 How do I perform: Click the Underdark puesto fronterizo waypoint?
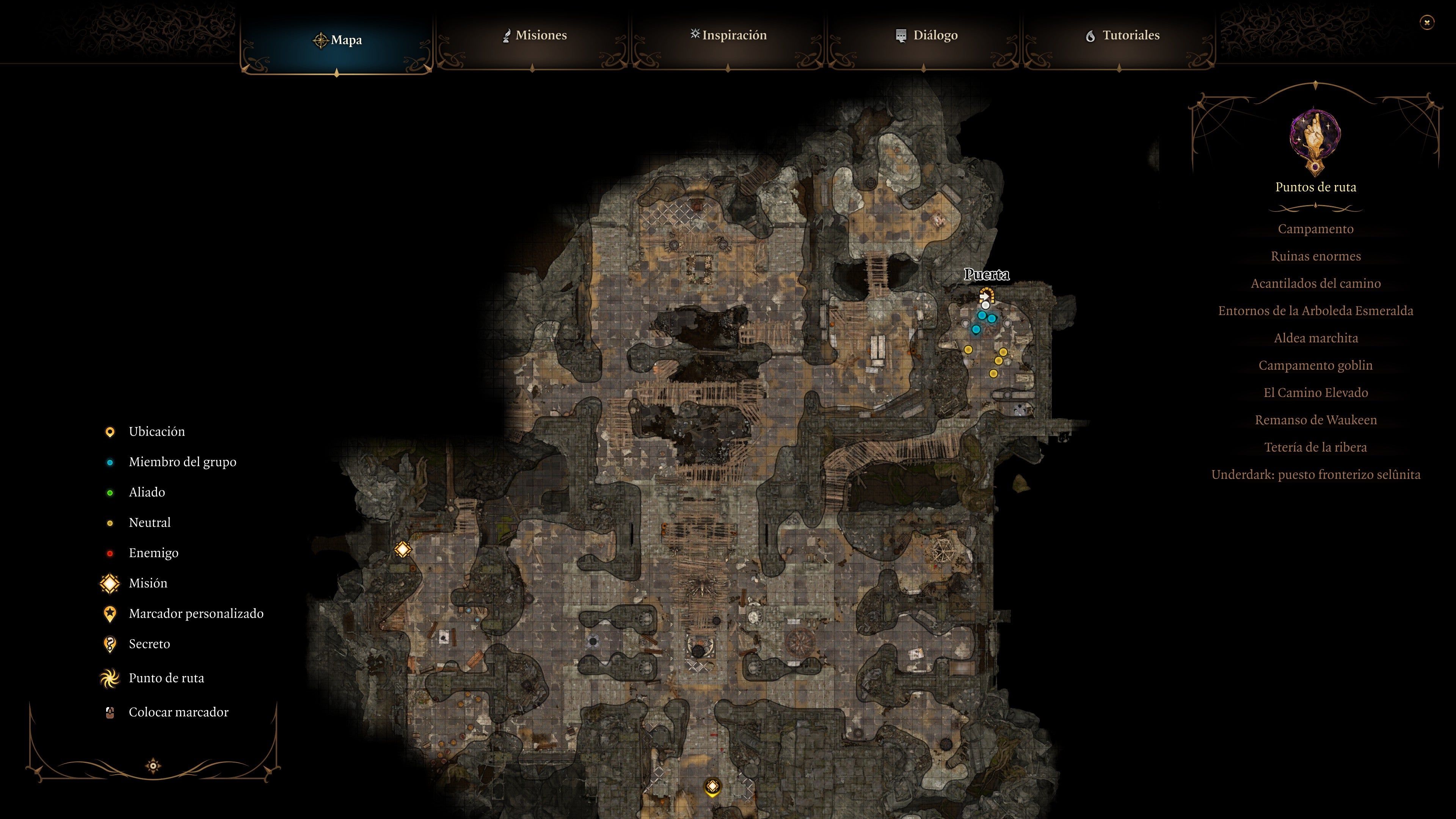[x=1316, y=474]
